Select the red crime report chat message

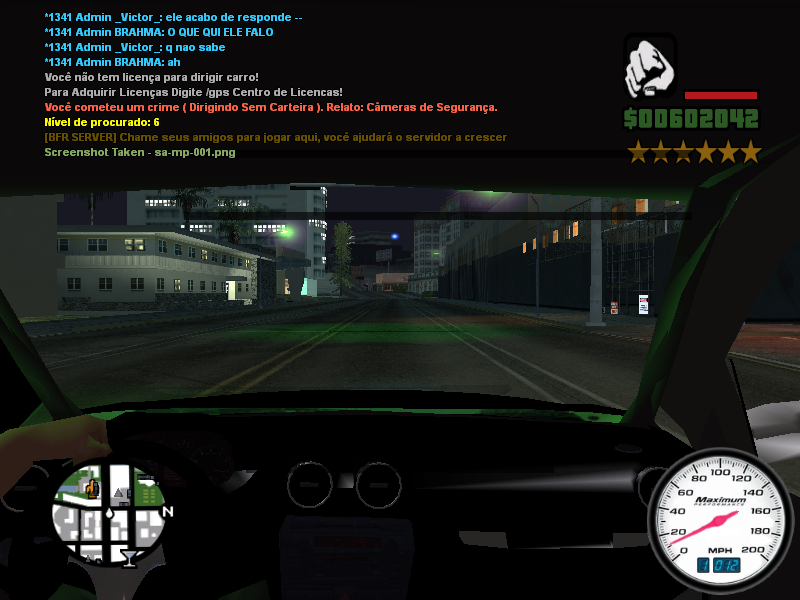click(x=271, y=107)
